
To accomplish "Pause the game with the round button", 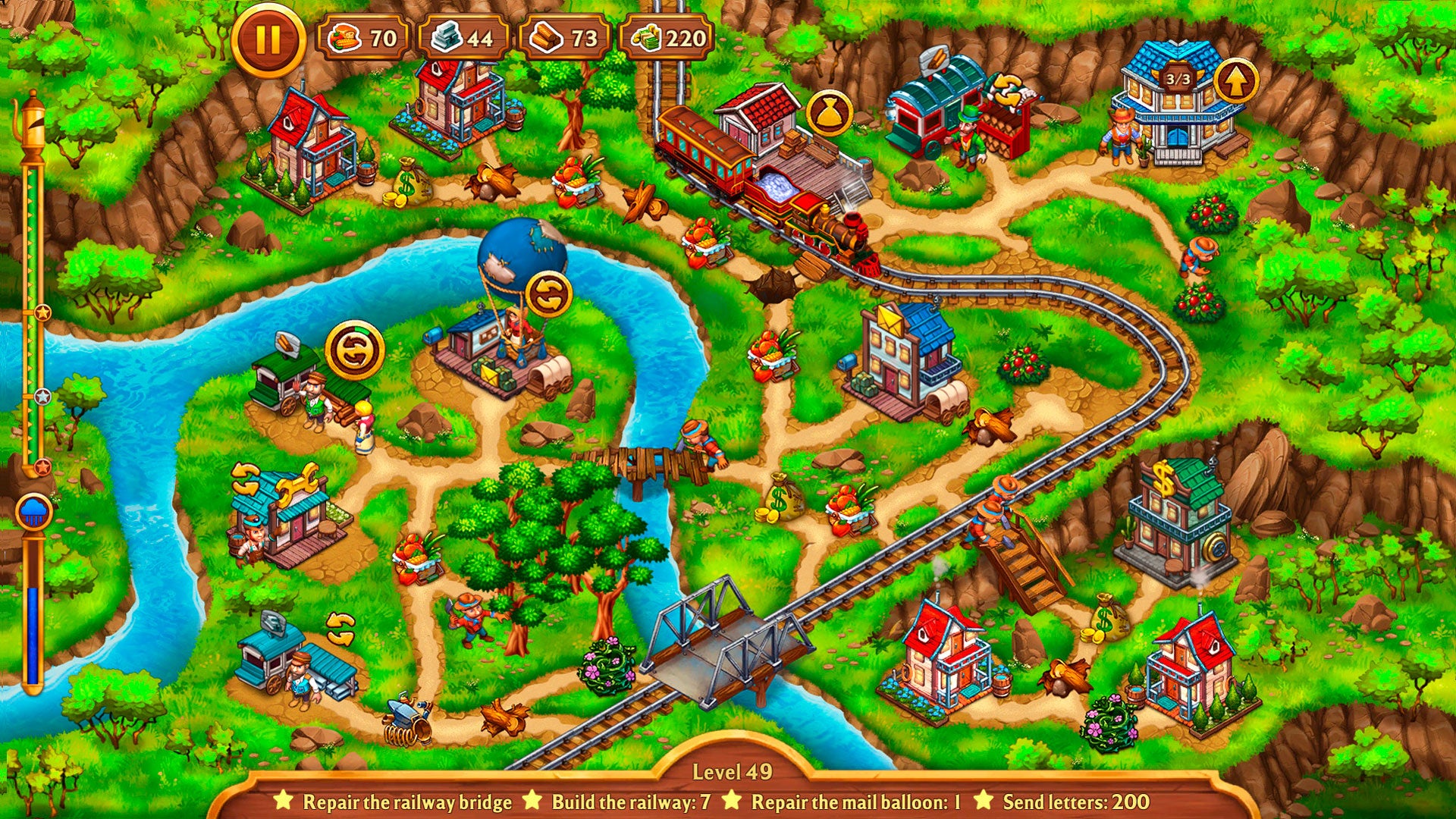I will tap(268, 39).
